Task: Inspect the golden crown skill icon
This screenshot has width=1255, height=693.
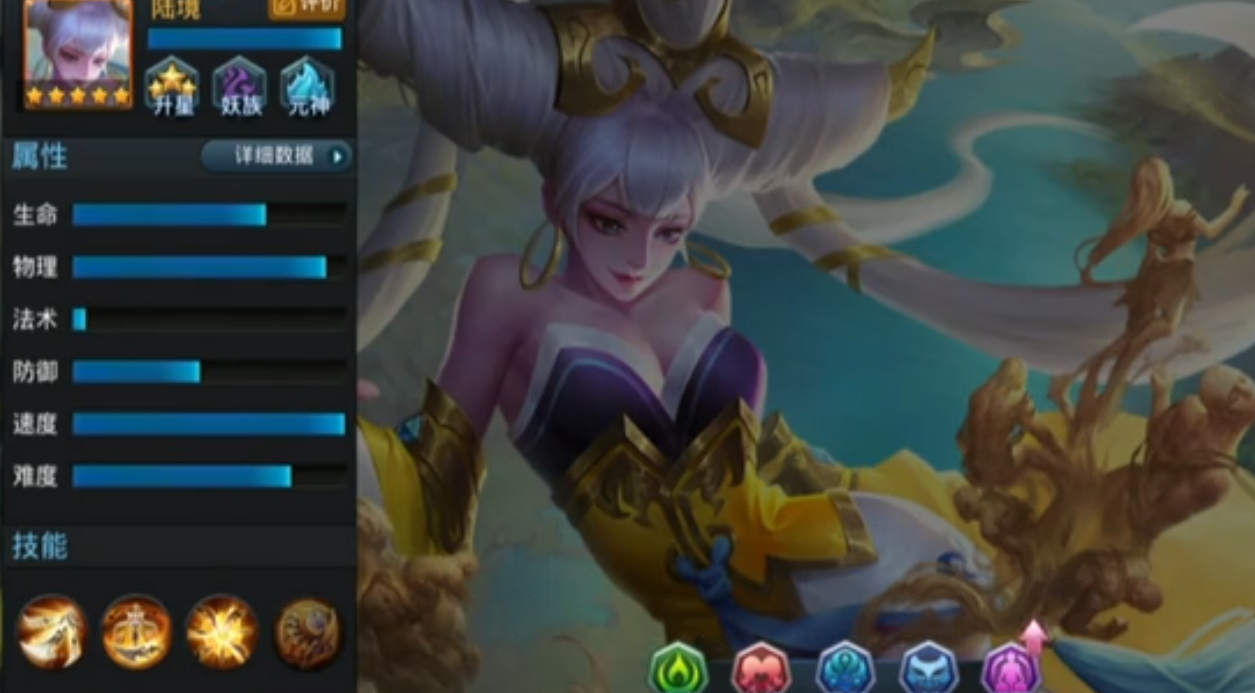Action: [x=137, y=631]
